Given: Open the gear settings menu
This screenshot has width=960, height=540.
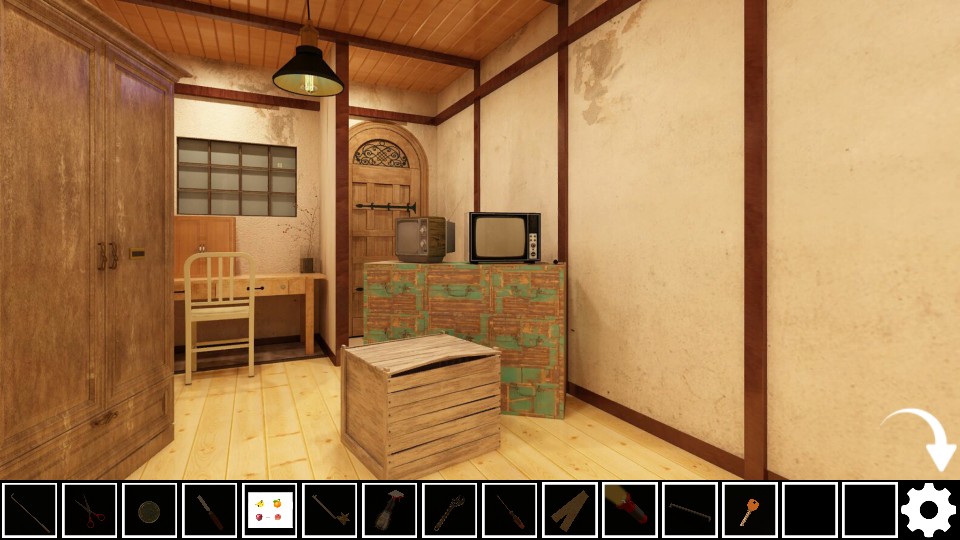Looking at the screenshot, I should click(x=929, y=510).
